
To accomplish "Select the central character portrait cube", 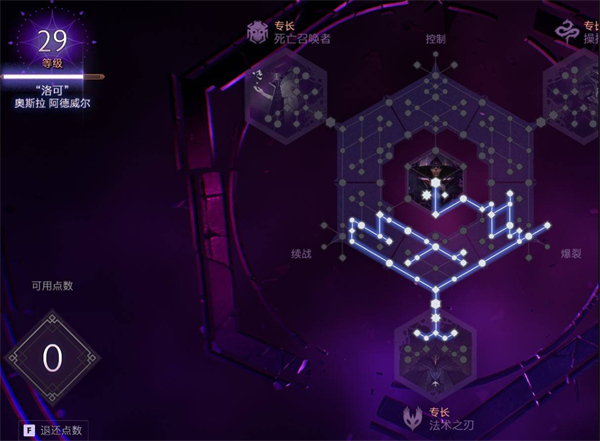I will (x=435, y=181).
